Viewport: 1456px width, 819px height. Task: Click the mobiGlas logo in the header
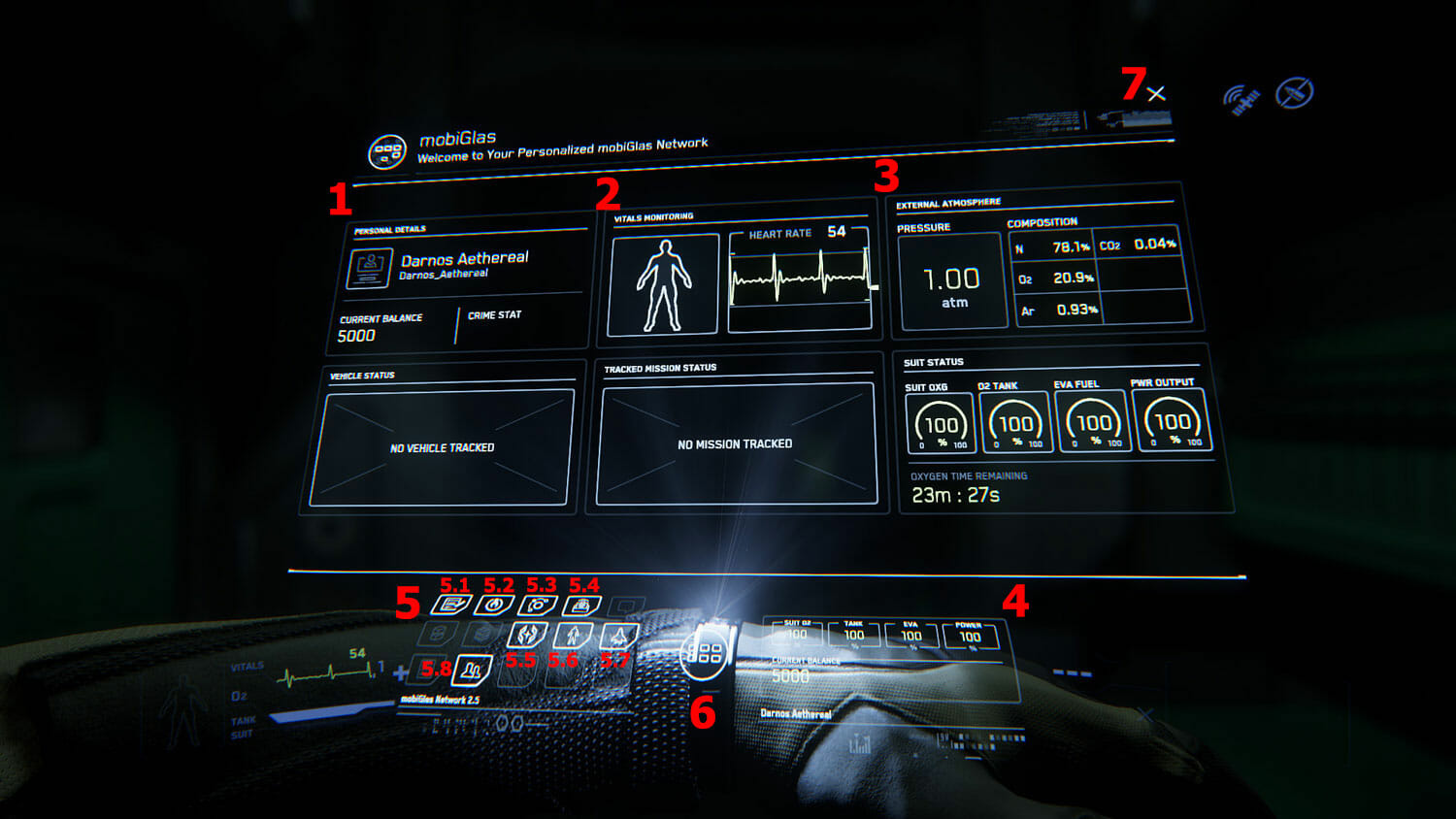[387, 152]
